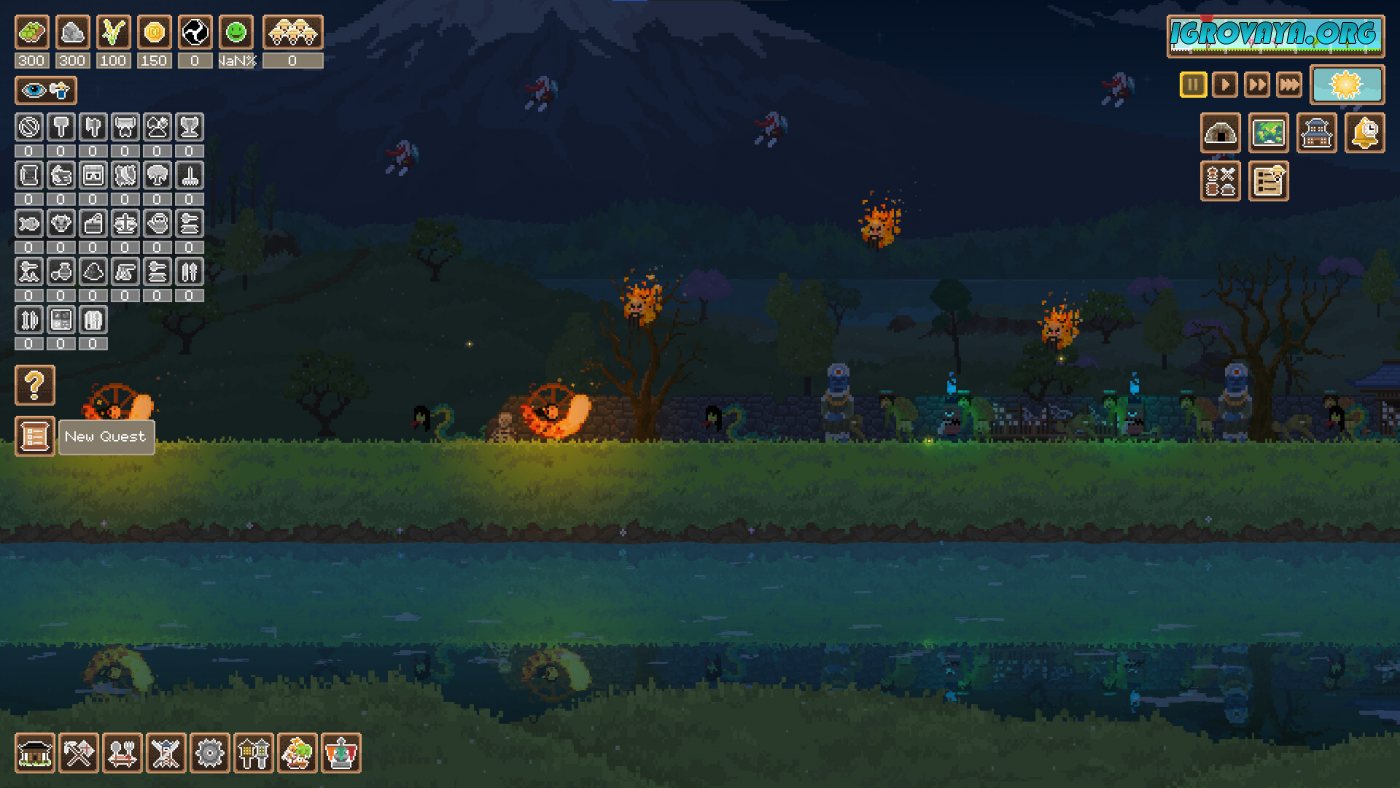Open the cave icon menu
The width and height of the screenshot is (1400, 788).
coord(1221,133)
